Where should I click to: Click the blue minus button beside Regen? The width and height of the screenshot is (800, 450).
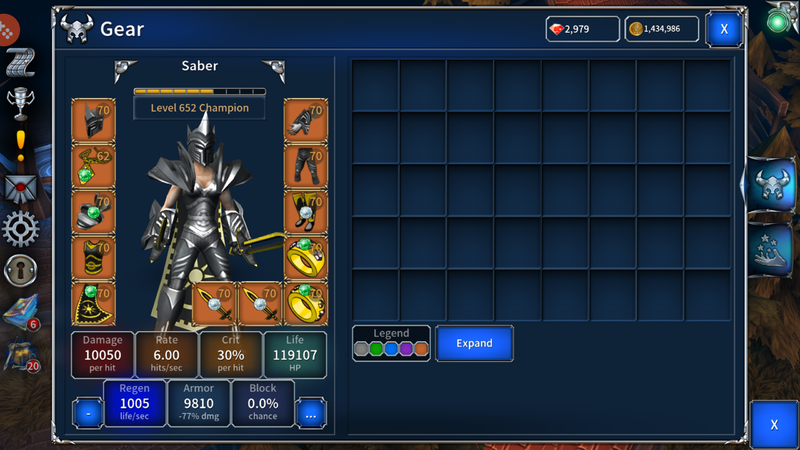(88, 412)
